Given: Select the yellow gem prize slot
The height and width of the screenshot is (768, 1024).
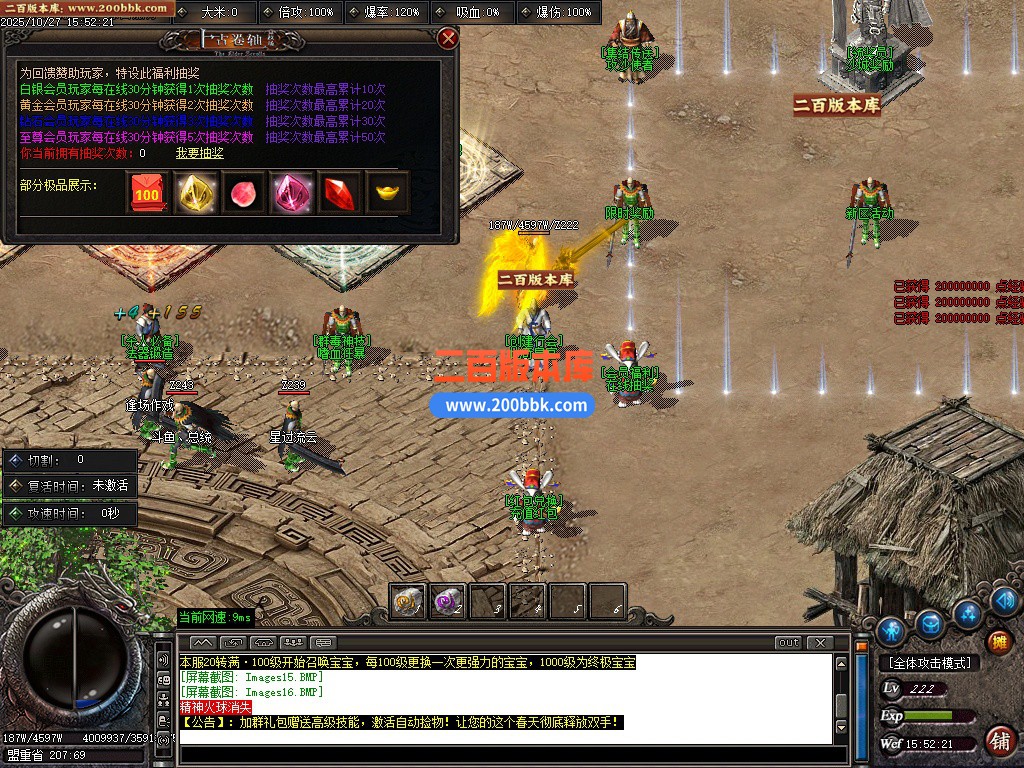Looking at the screenshot, I should [x=195, y=193].
